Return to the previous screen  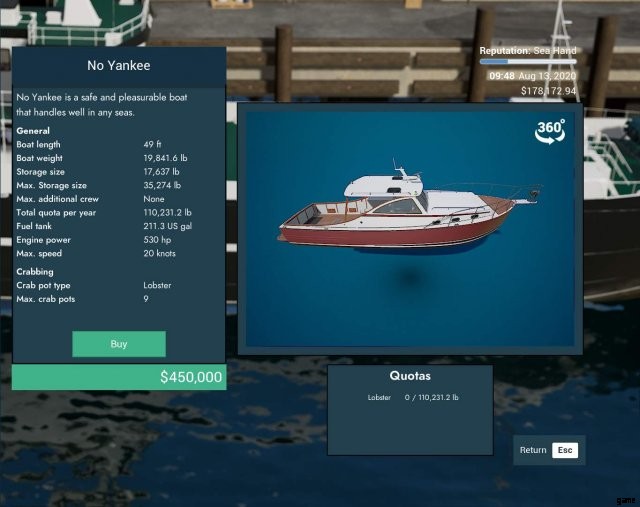click(x=546, y=450)
